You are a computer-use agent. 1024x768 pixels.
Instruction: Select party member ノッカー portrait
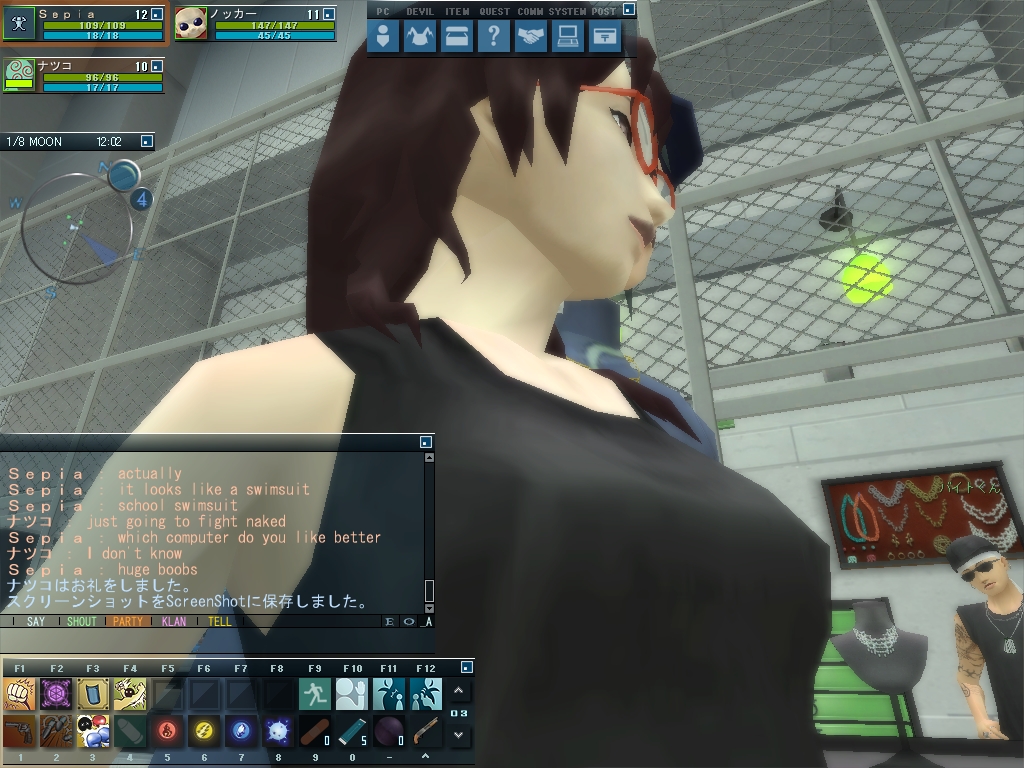click(191, 23)
